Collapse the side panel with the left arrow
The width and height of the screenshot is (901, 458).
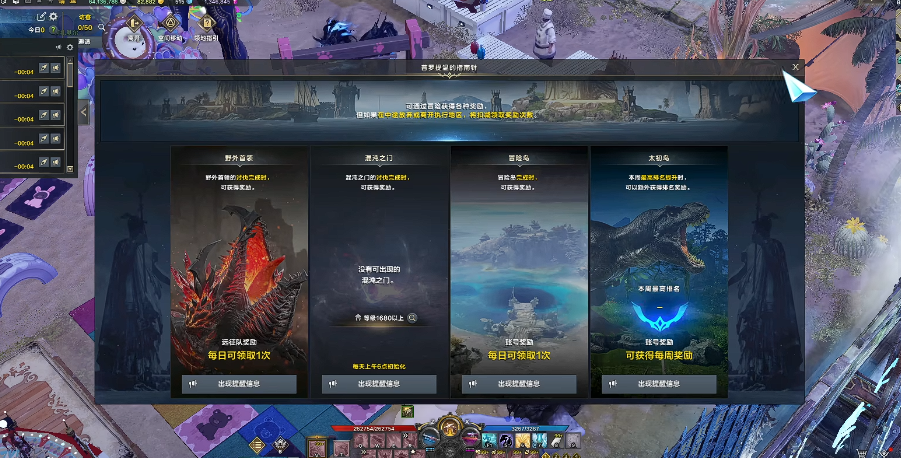[x=84, y=113]
